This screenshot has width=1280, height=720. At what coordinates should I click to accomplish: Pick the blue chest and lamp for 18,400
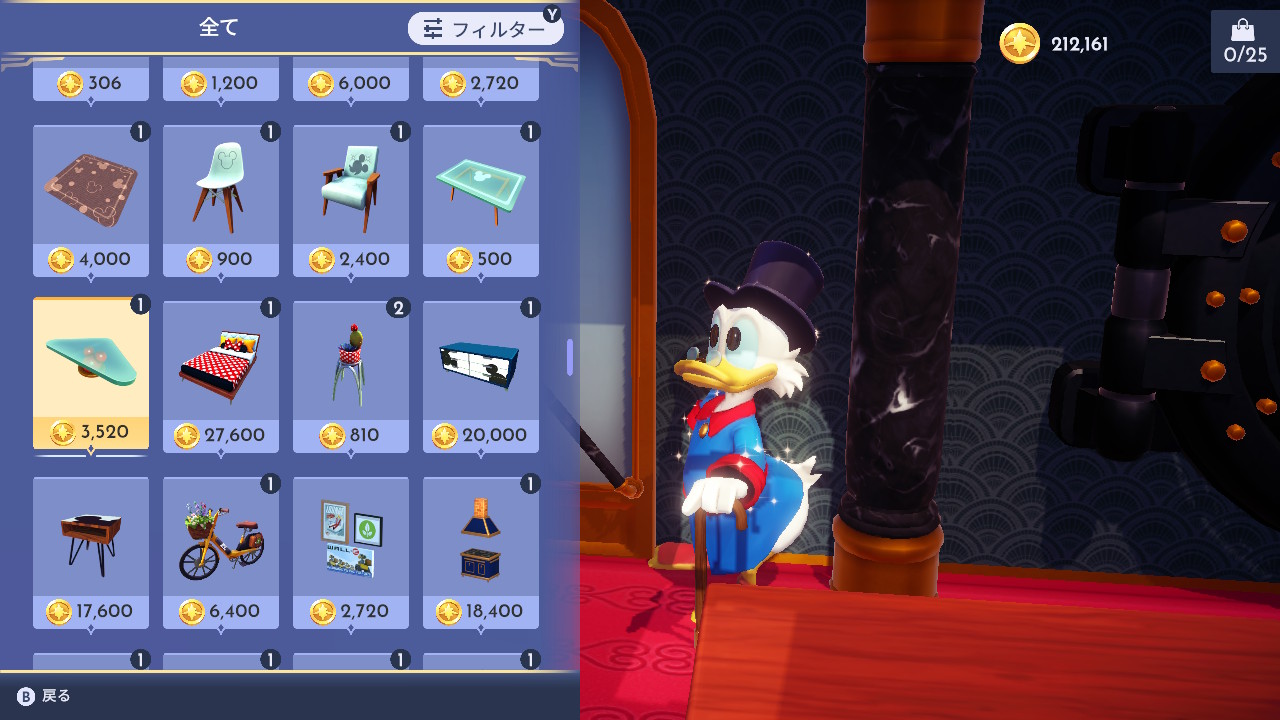(x=481, y=552)
